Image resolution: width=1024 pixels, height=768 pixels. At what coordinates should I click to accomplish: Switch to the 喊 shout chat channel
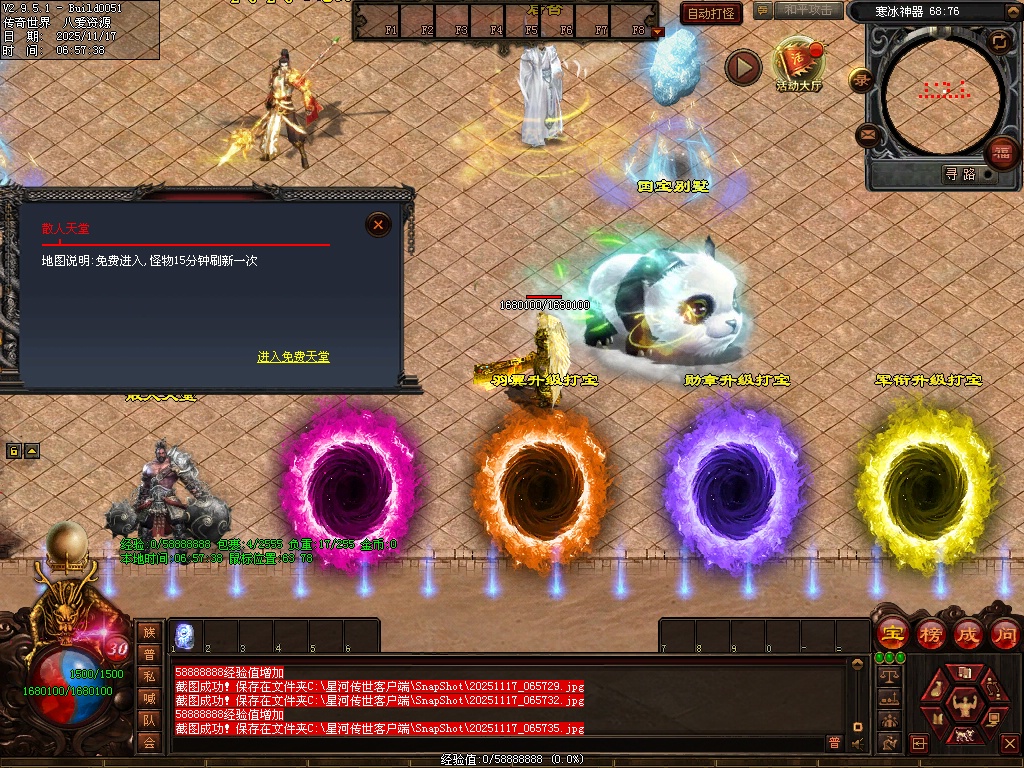pyautogui.click(x=149, y=698)
